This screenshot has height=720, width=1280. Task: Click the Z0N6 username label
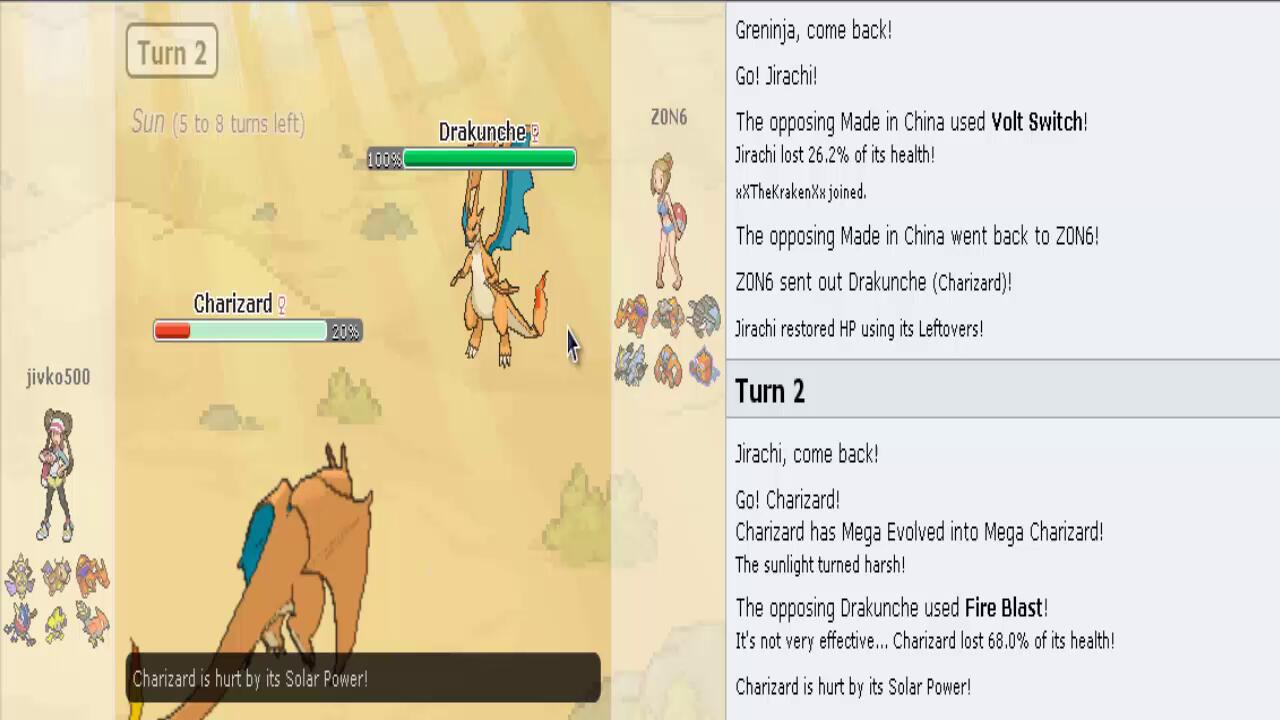tap(668, 117)
